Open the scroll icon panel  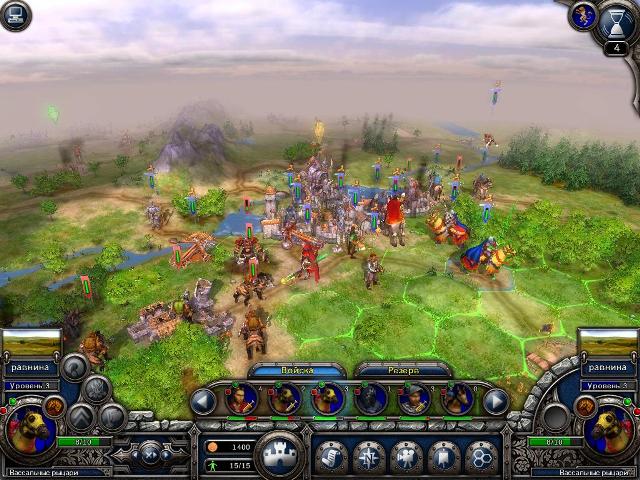pyautogui.click(x=331, y=457)
